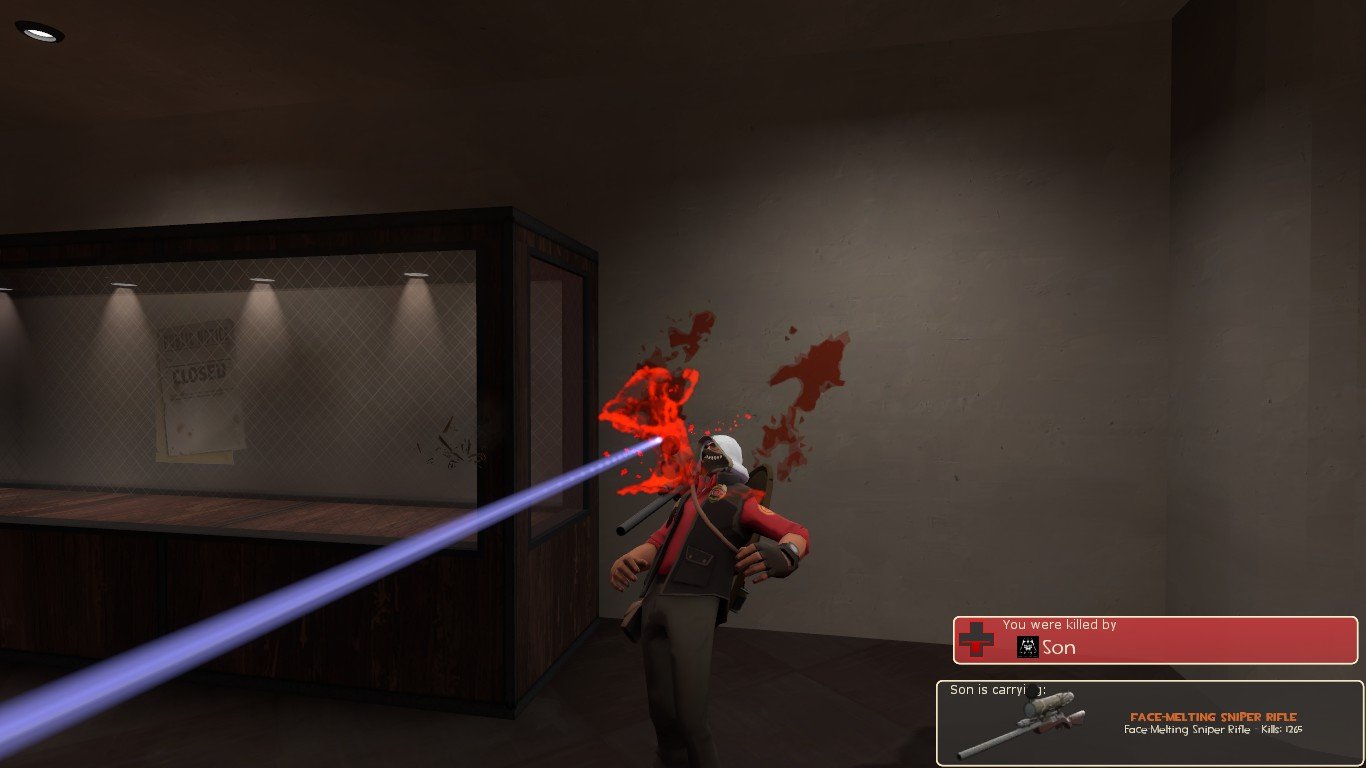
Task: Click Son's avatar in the killer panel
Action: tap(1027, 647)
